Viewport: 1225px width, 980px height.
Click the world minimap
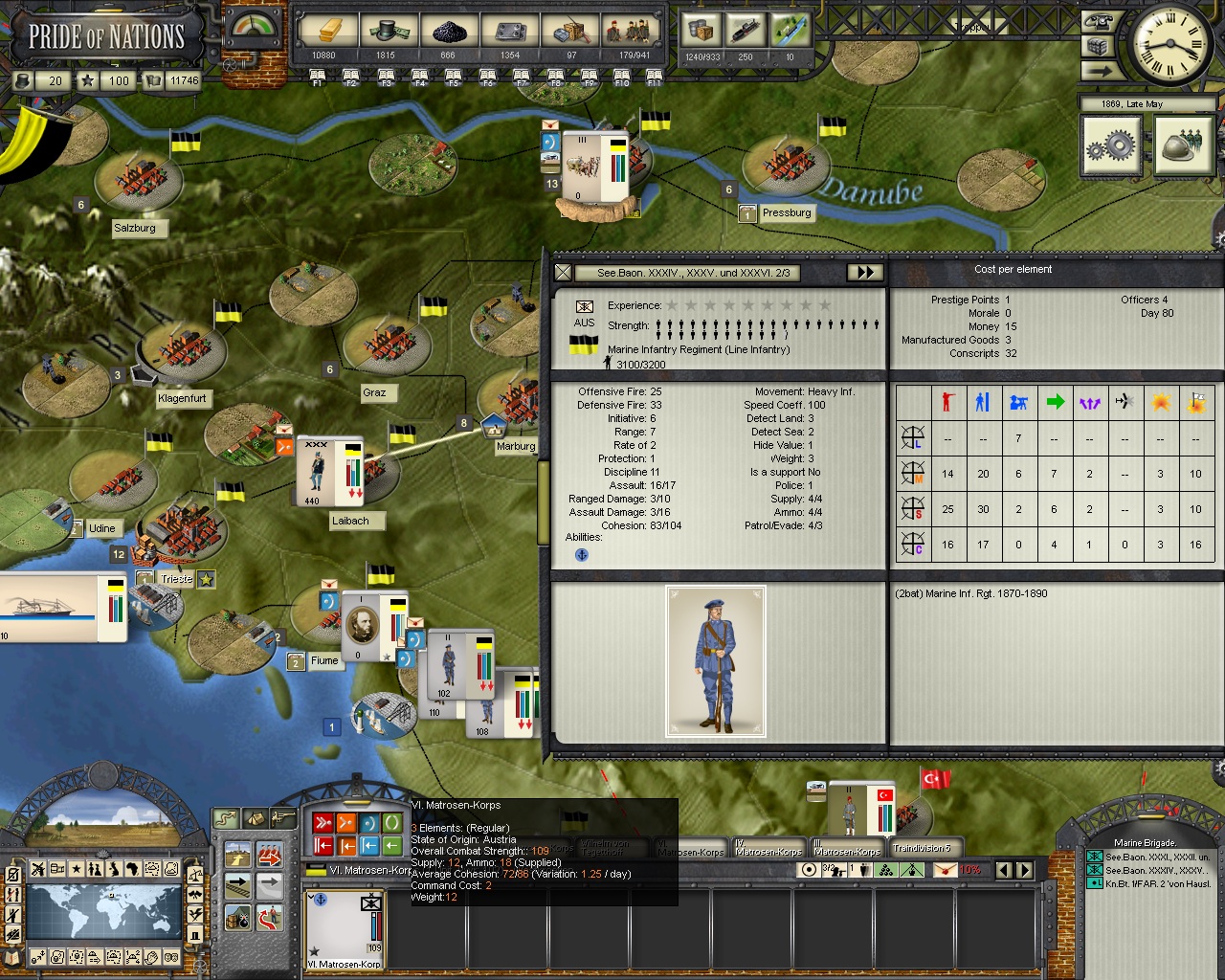pyautogui.click(x=103, y=910)
